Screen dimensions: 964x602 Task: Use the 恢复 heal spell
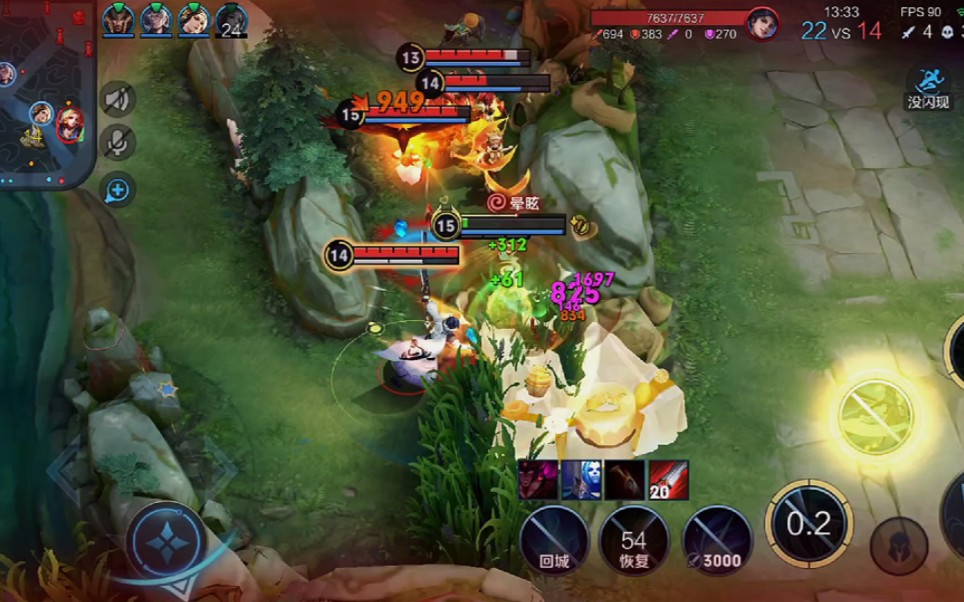pos(634,540)
